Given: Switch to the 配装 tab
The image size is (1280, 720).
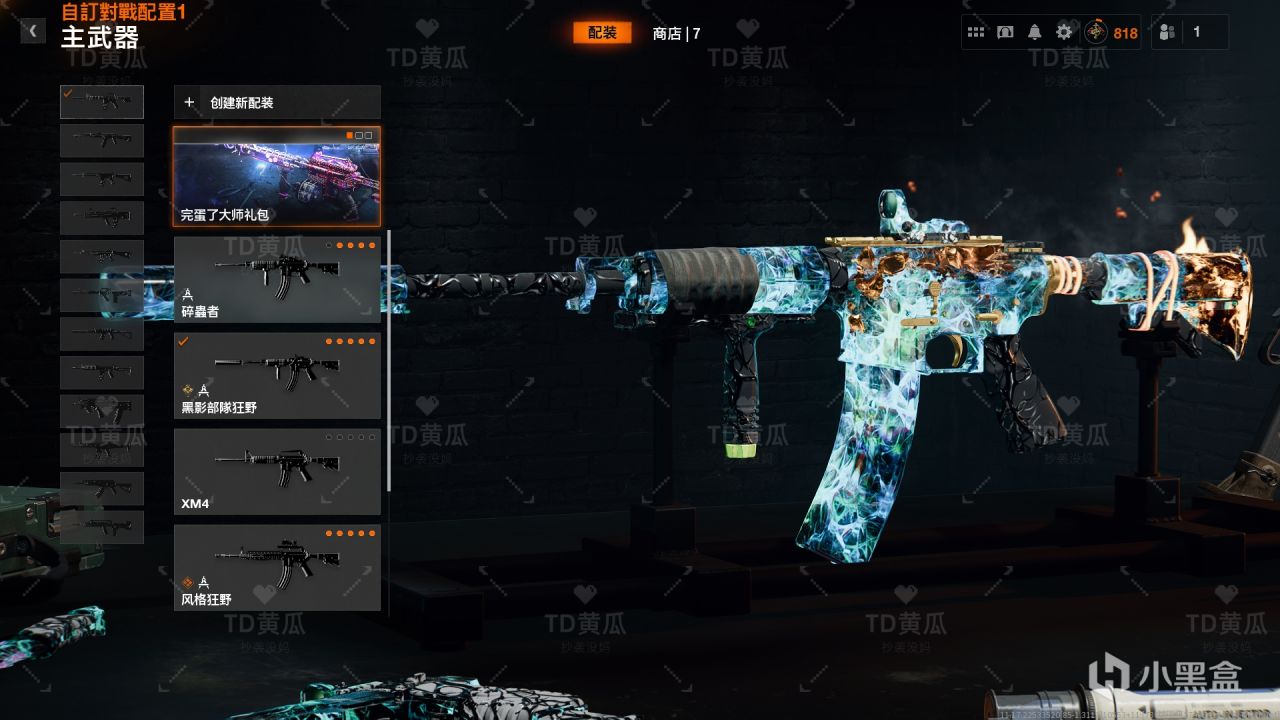Looking at the screenshot, I should point(602,33).
